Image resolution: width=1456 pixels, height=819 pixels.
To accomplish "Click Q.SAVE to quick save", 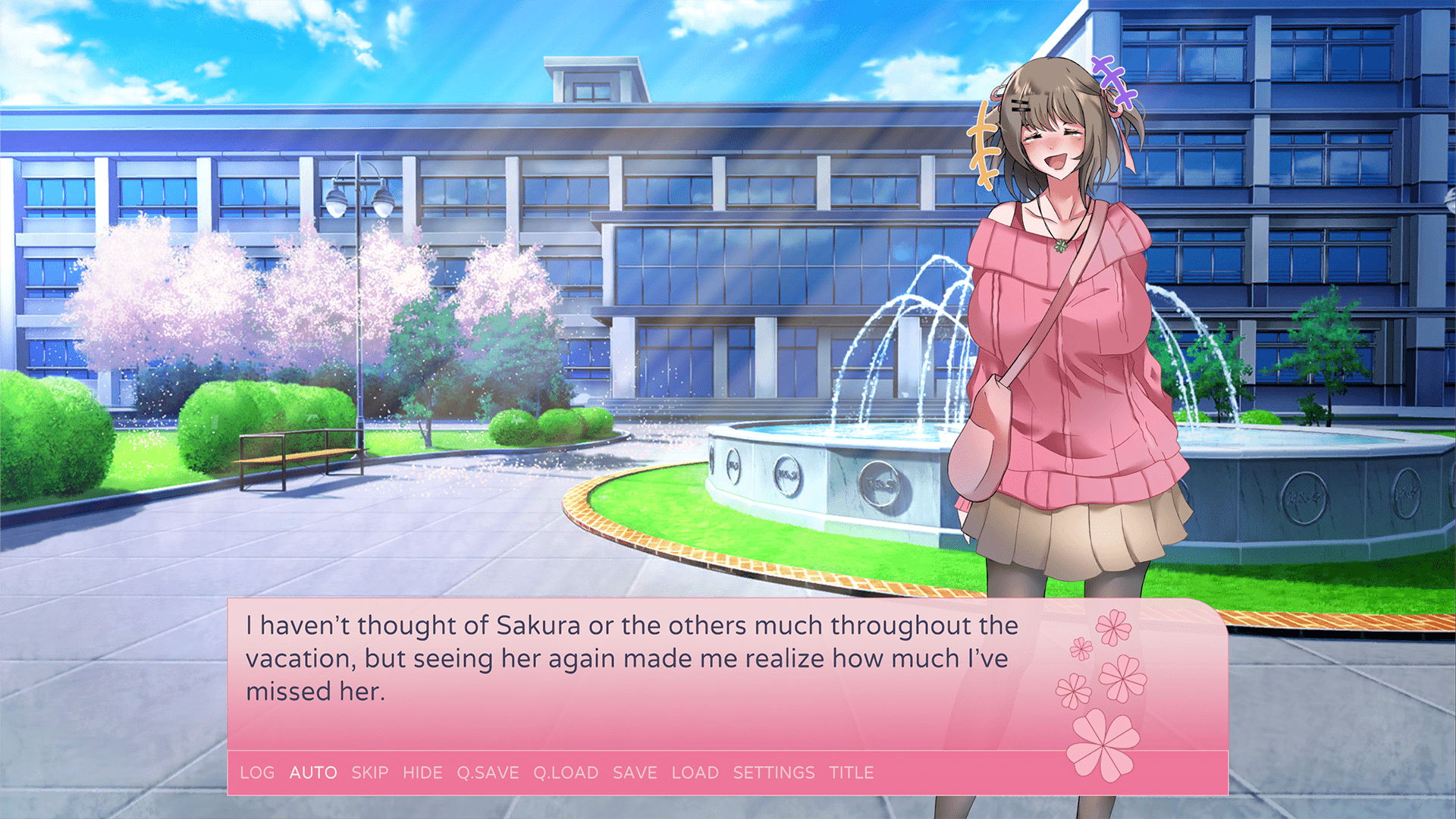I will 488,773.
